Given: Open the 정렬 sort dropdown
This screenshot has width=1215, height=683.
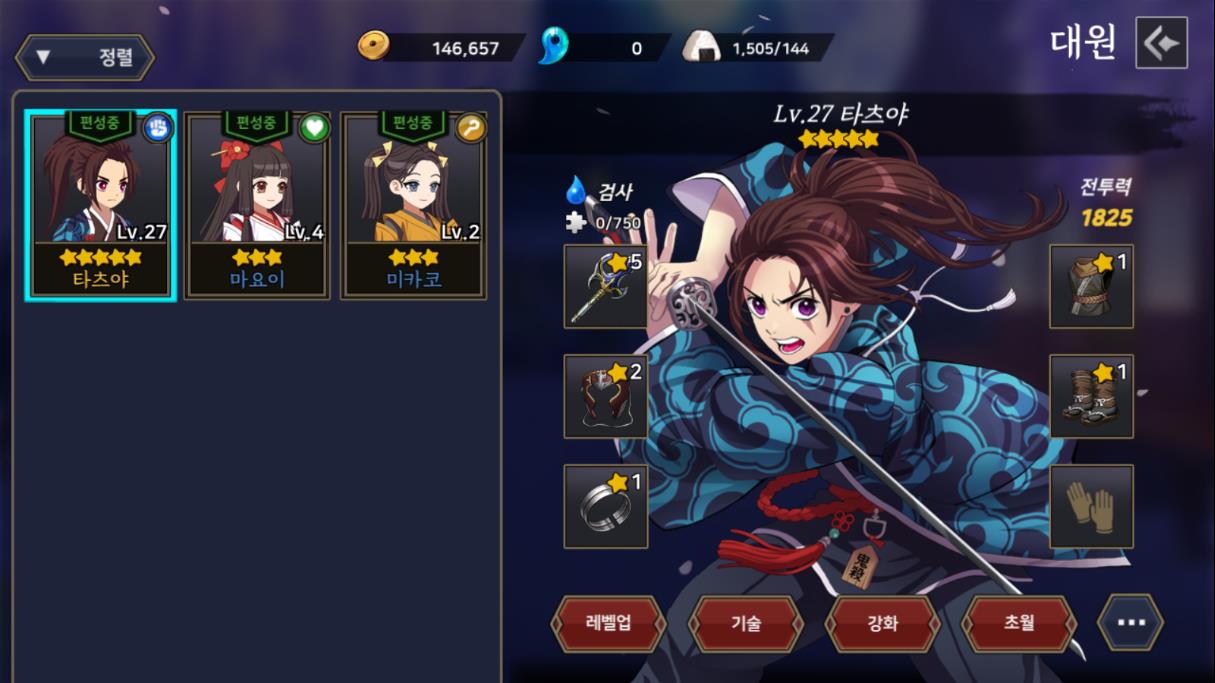Looking at the screenshot, I should click(x=85, y=57).
